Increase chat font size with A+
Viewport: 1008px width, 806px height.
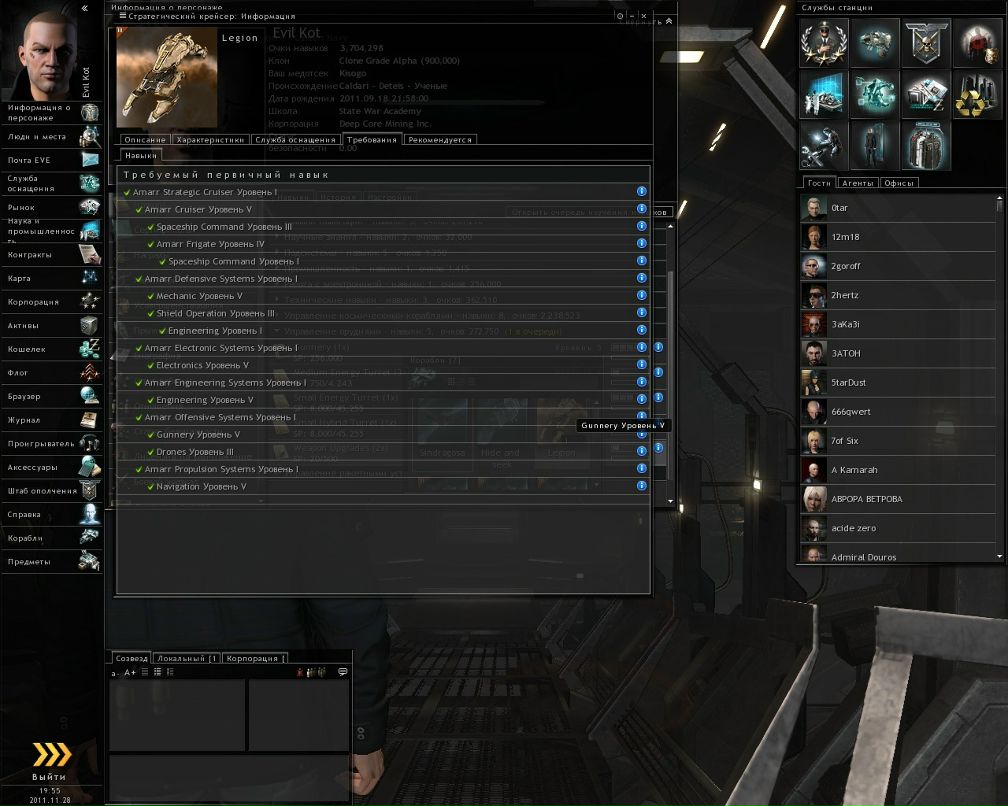[130, 672]
